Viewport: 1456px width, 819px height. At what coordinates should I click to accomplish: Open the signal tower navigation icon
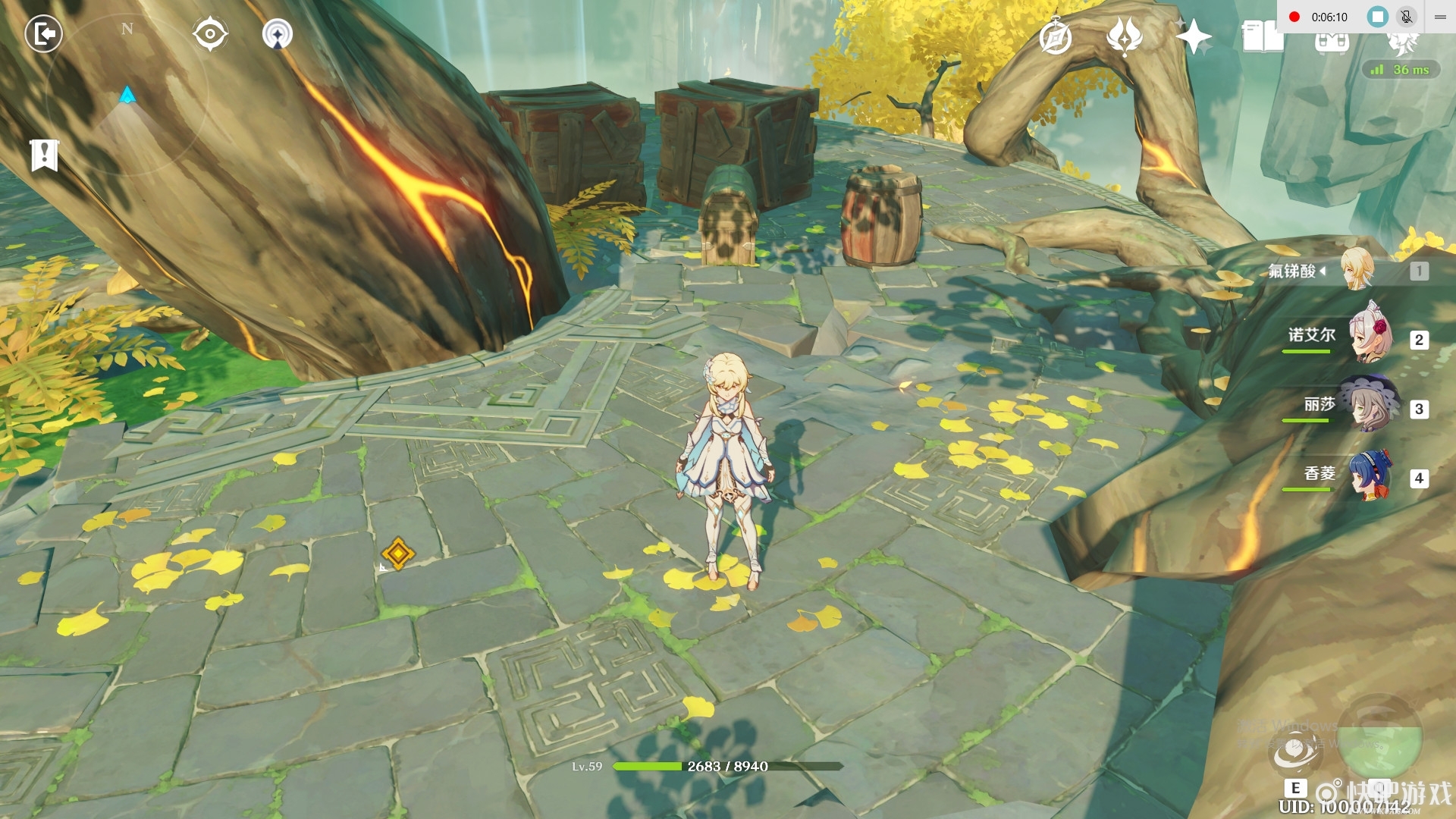pos(278,34)
